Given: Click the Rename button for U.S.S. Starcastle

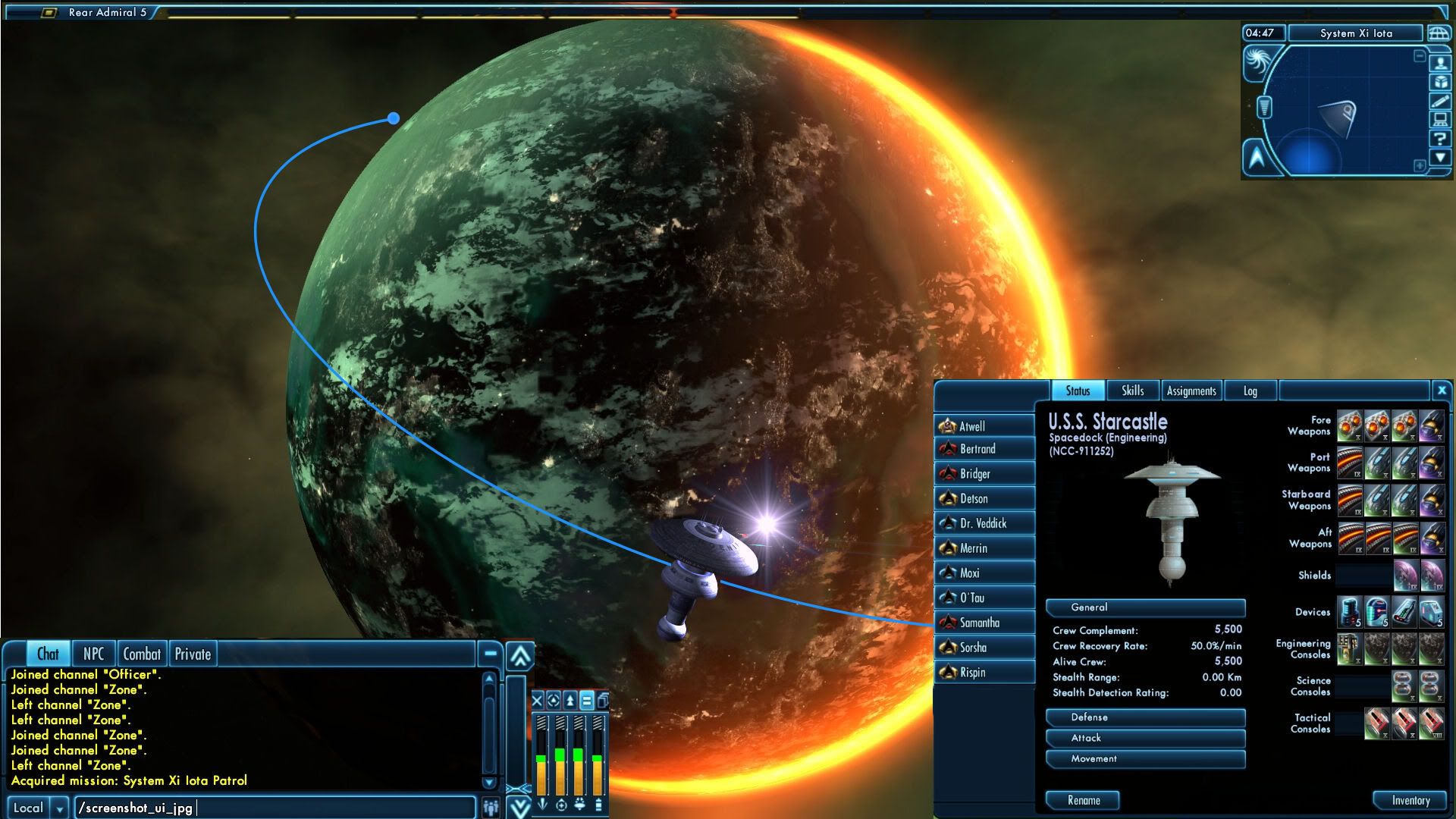Looking at the screenshot, I should pyautogui.click(x=1084, y=800).
